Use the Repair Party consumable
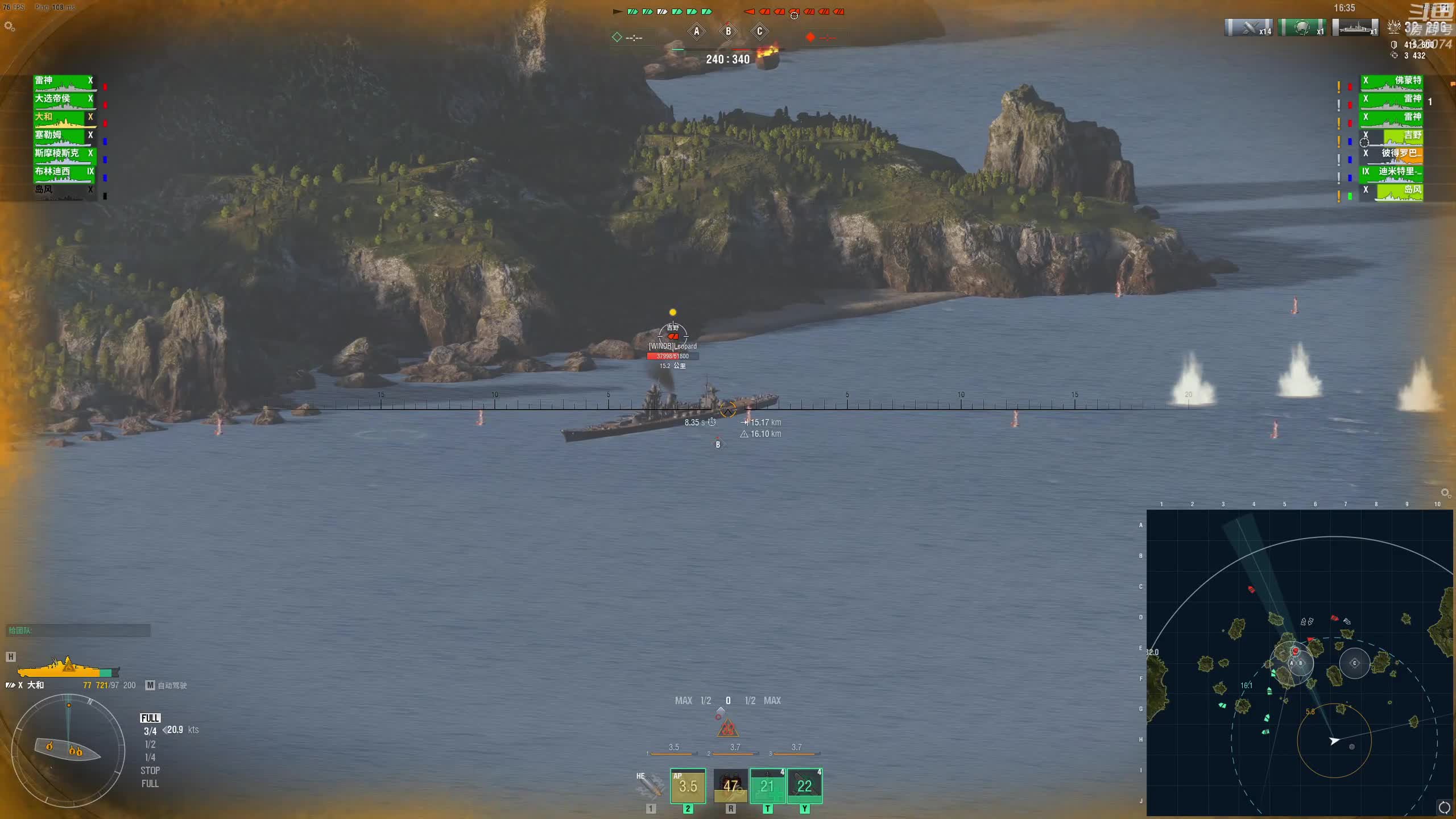This screenshot has width=1456, height=819. pos(767,786)
